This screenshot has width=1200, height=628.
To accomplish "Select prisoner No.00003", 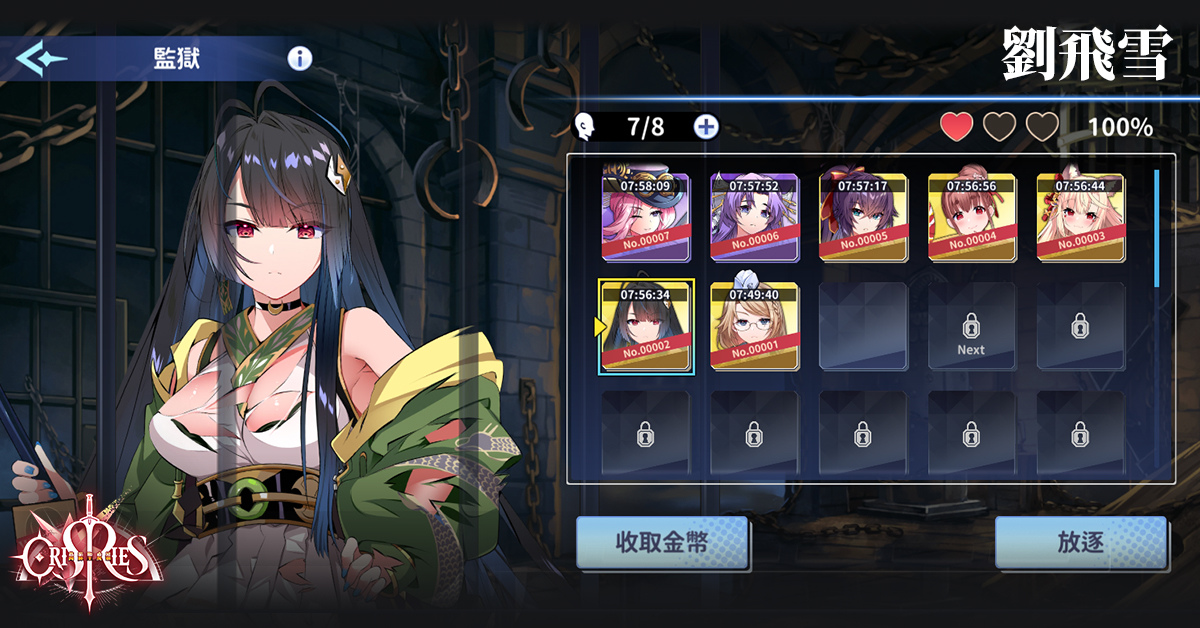I will [1080, 216].
